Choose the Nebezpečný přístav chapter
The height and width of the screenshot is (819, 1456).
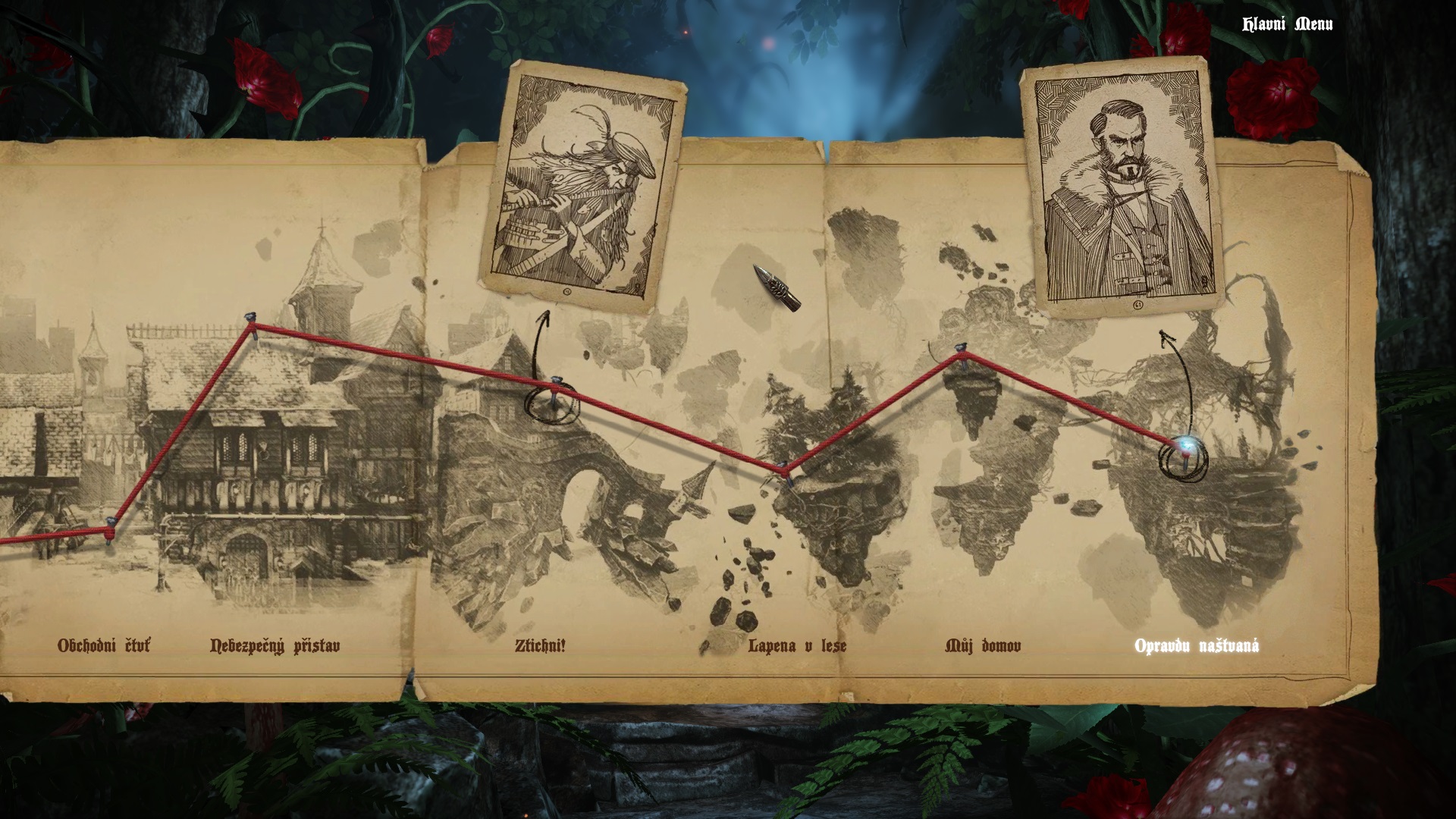point(275,646)
